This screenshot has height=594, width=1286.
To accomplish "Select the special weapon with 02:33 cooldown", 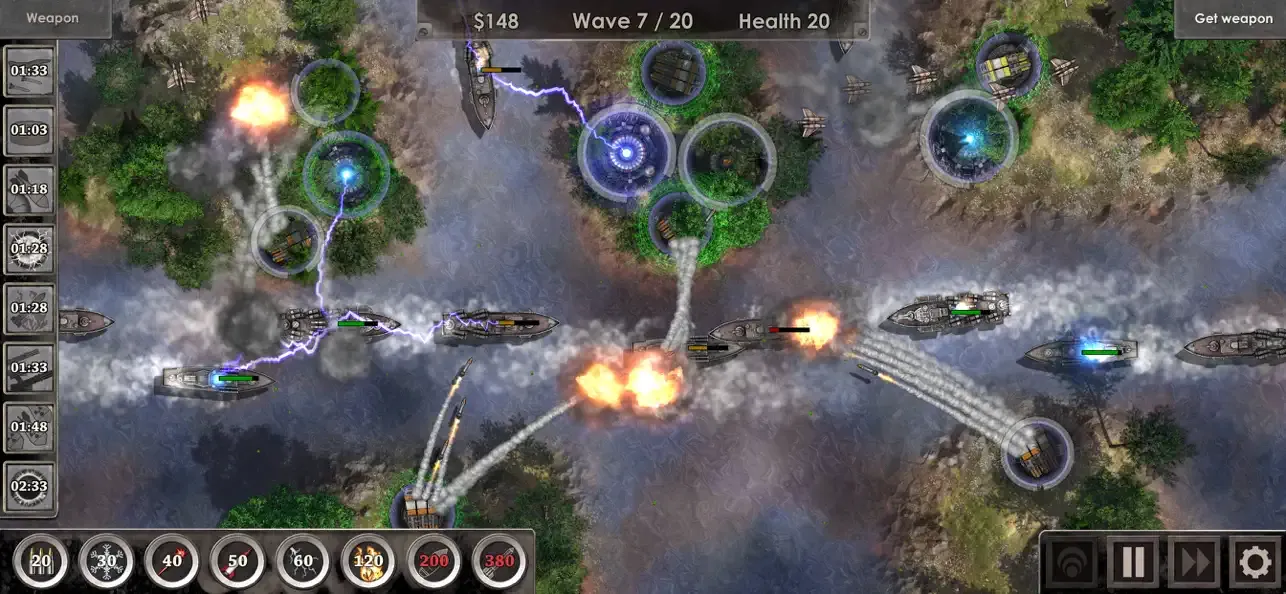I will click(29, 487).
